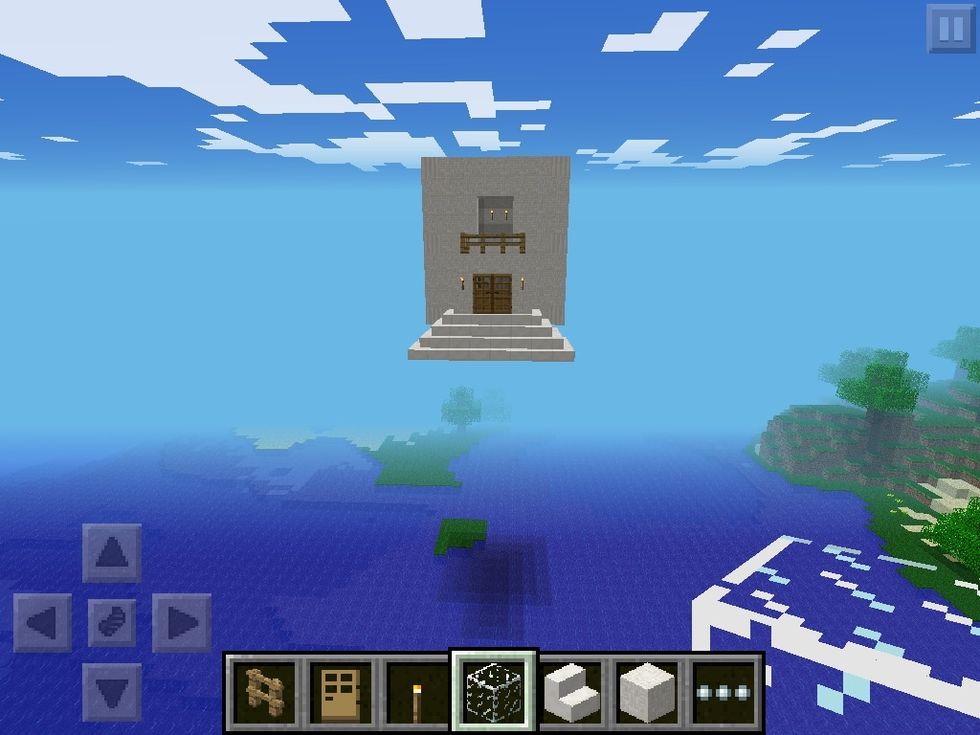The width and height of the screenshot is (980, 735).
Task: Tap the D-pad up arrow
Action: click(x=112, y=553)
